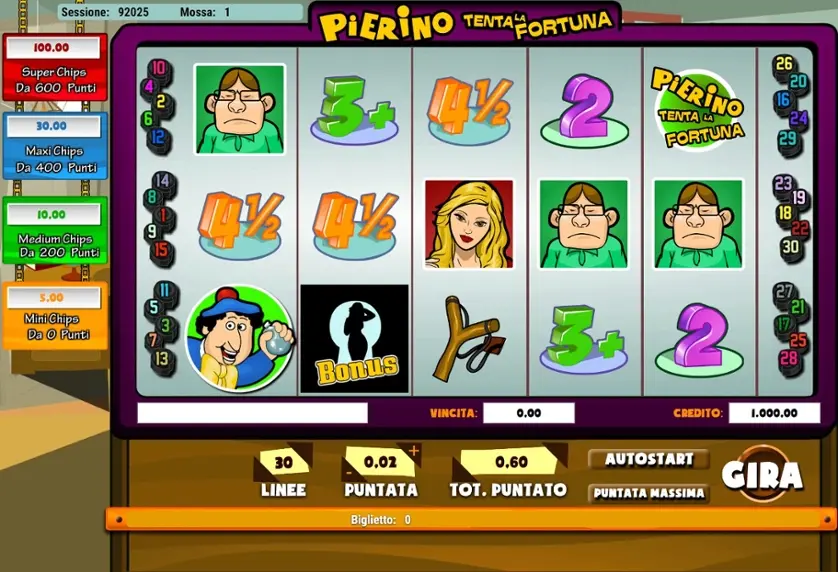Select the orange Mini Chips panel

tap(55, 316)
